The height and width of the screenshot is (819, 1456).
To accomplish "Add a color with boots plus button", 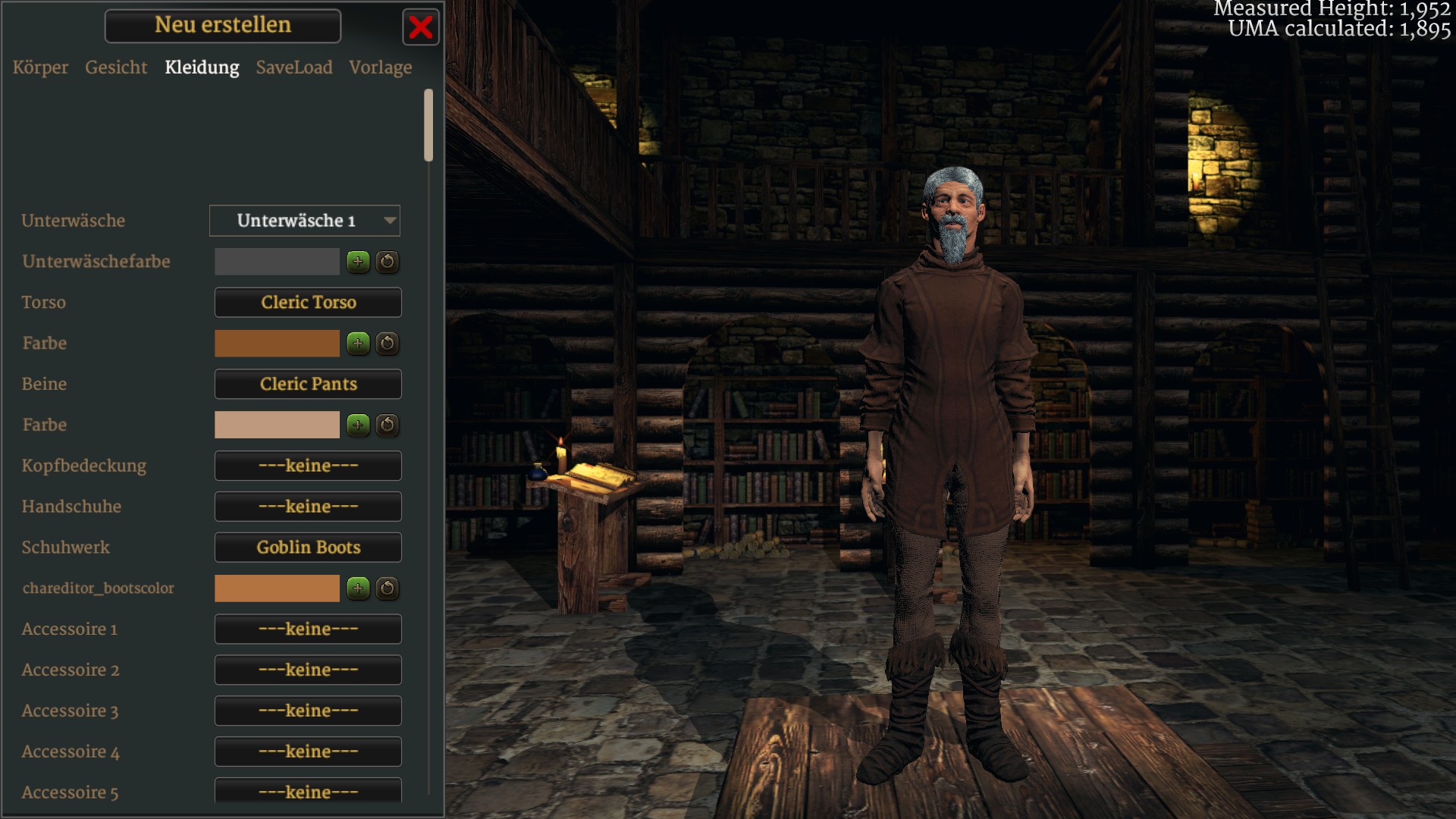I will tap(358, 588).
